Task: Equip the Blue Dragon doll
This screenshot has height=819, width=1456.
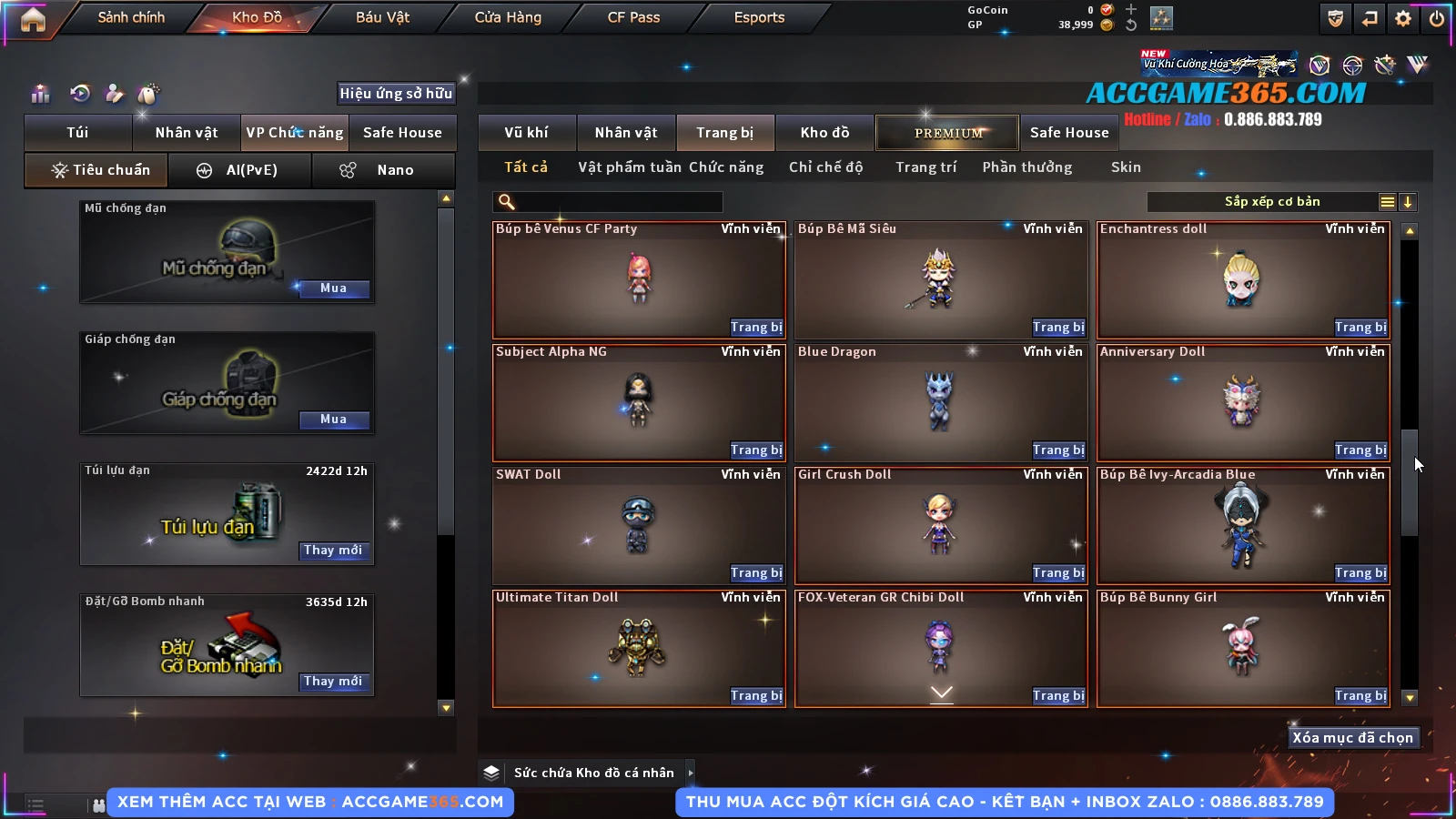Action: [1057, 450]
